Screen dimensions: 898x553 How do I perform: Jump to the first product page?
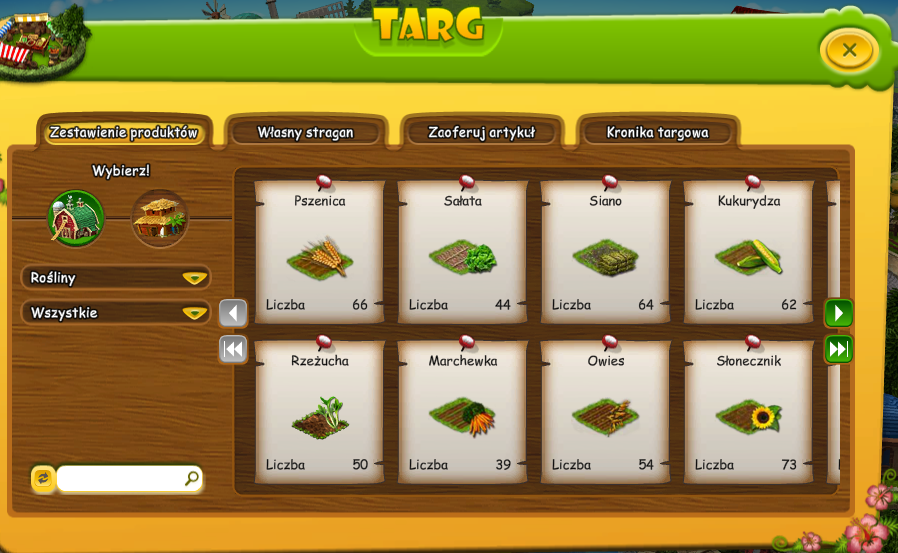click(x=233, y=349)
